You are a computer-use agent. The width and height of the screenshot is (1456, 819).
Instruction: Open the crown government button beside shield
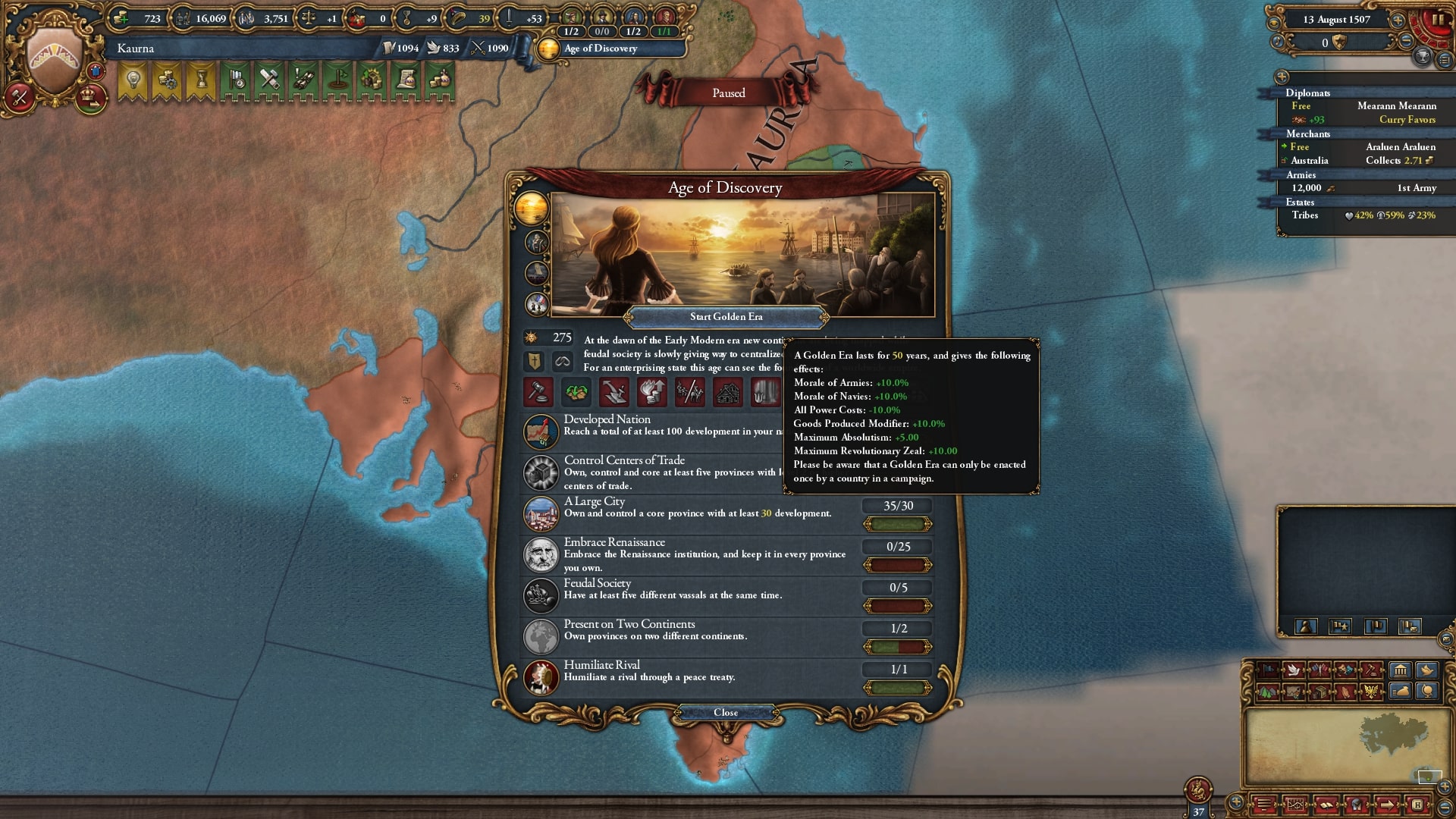[x=91, y=97]
